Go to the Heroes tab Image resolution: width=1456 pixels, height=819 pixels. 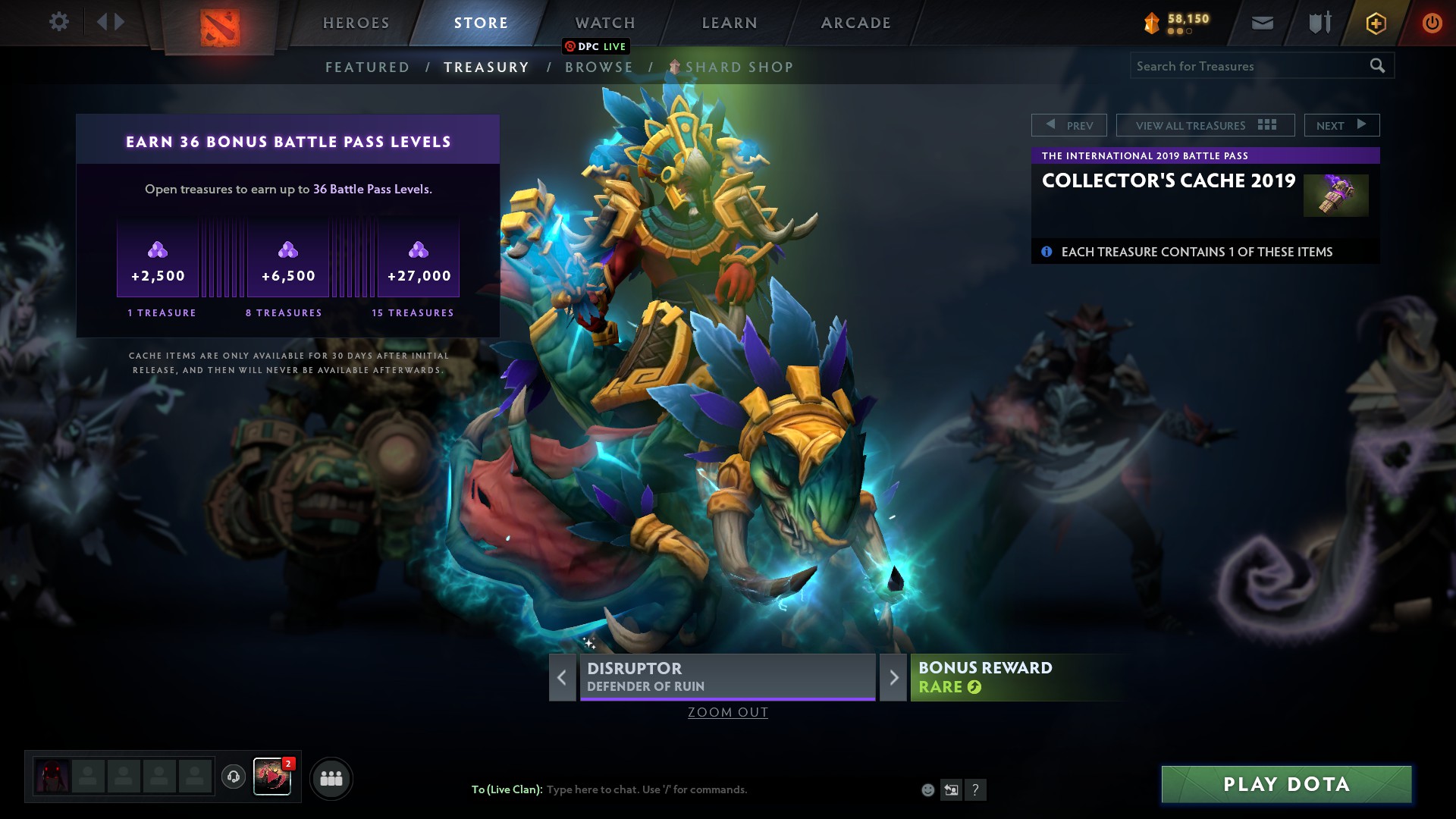pos(356,23)
